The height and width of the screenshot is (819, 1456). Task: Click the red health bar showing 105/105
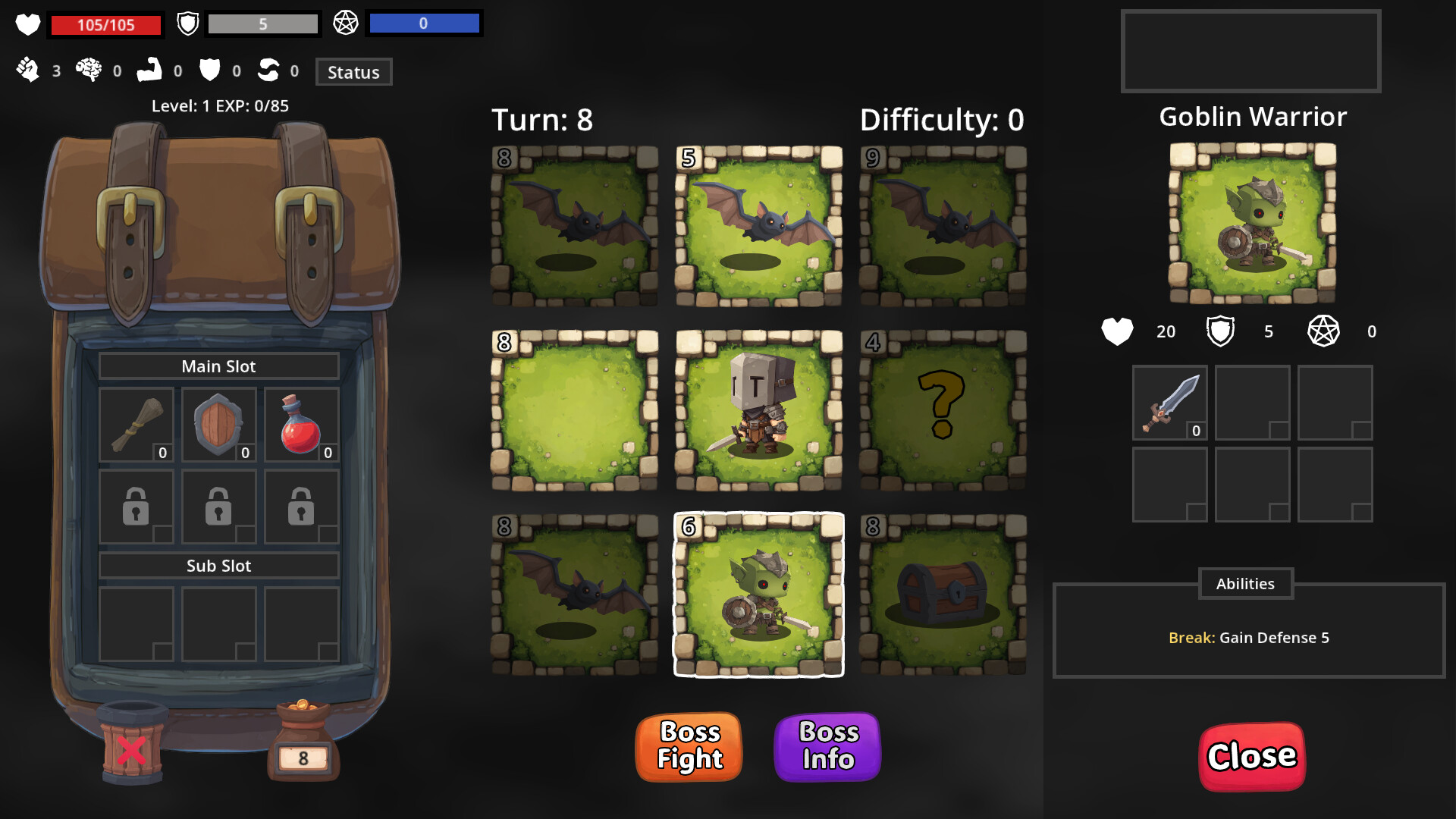(x=105, y=24)
